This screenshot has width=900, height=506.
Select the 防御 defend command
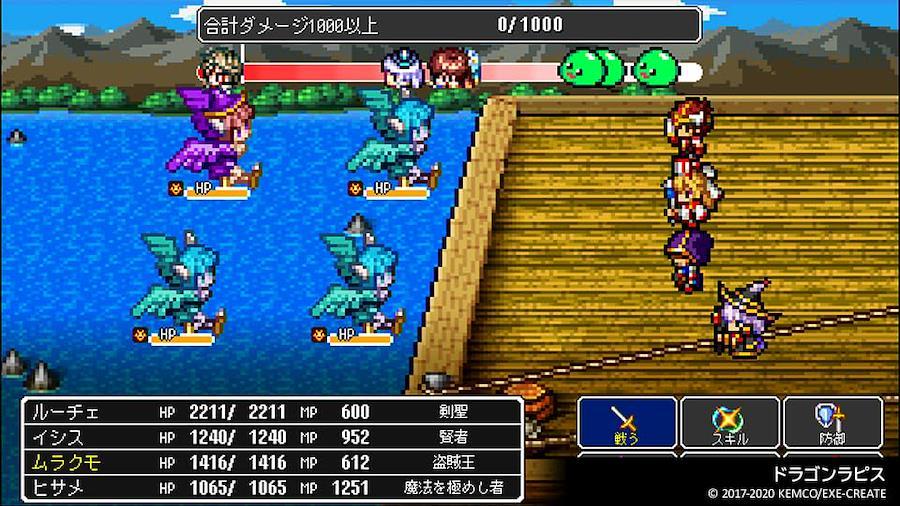(832, 422)
